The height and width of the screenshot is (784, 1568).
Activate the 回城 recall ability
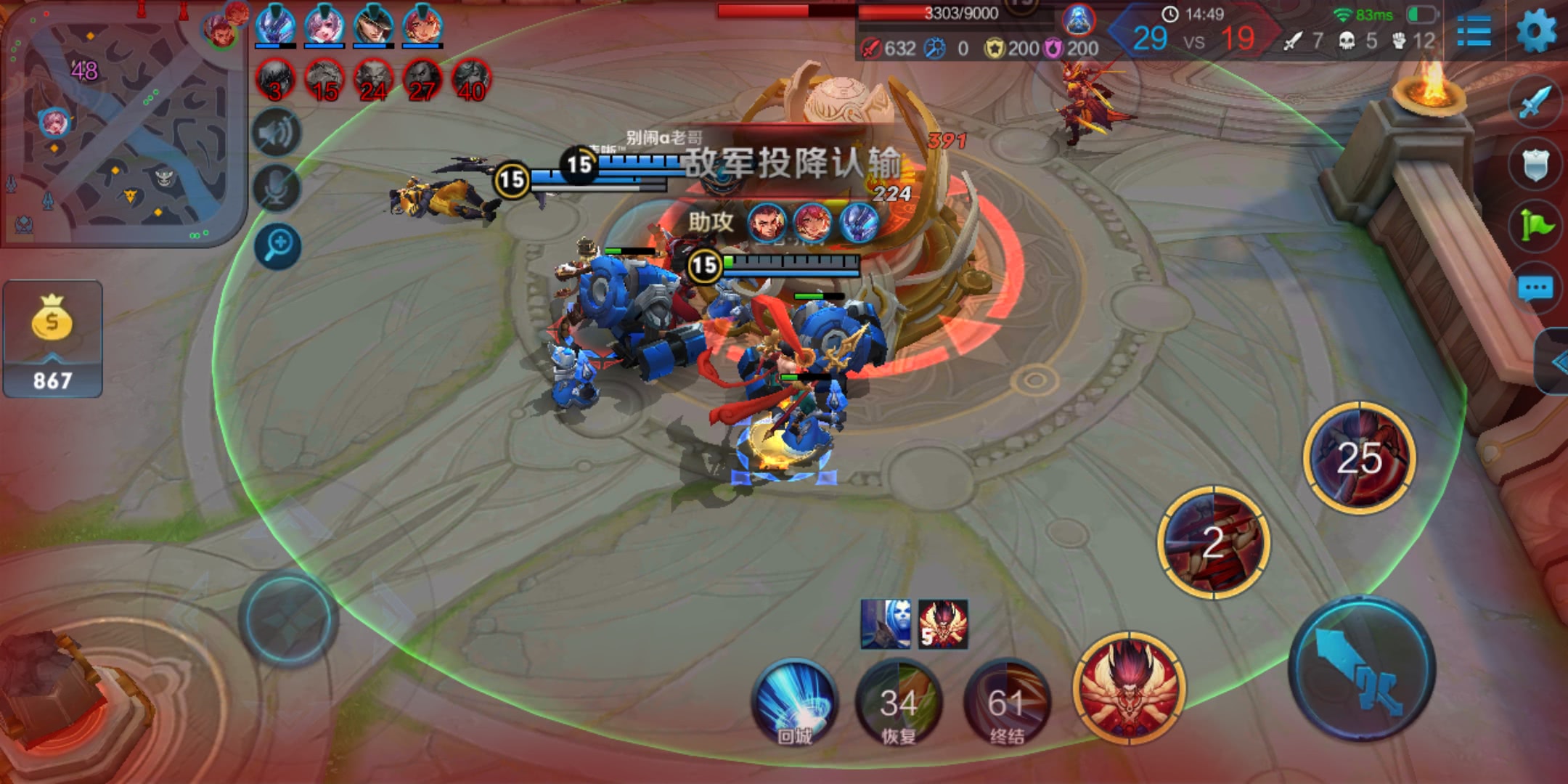click(794, 701)
